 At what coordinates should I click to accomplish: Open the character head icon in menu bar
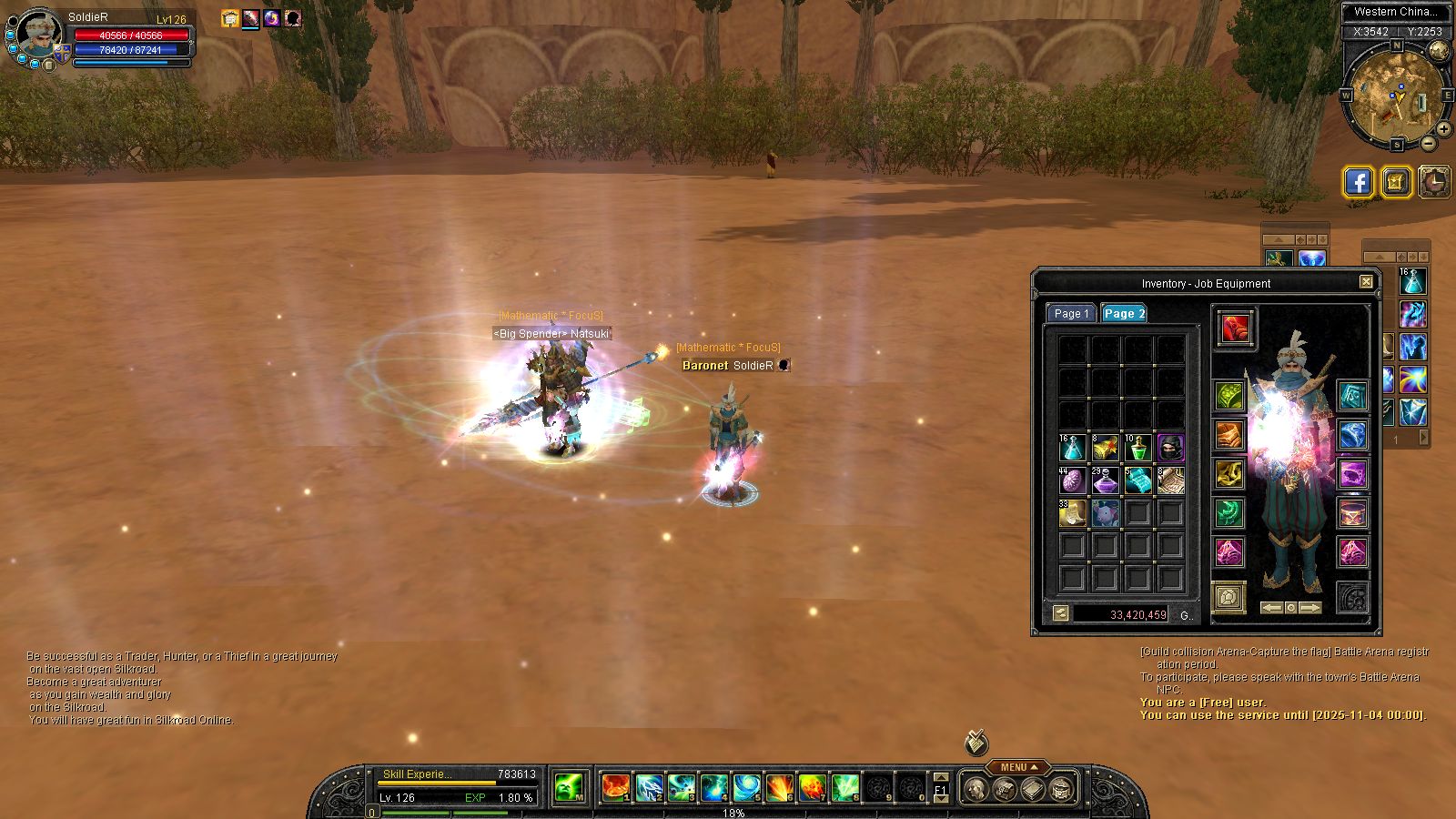tap(976, 789)
